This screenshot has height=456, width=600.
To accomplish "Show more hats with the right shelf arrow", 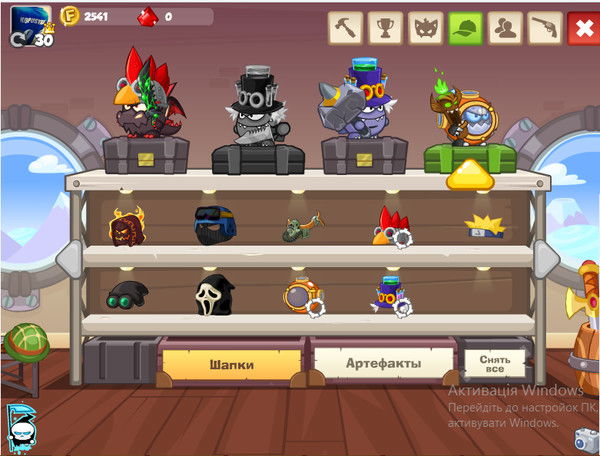I will pyautogui.click(x=546, y=259).
